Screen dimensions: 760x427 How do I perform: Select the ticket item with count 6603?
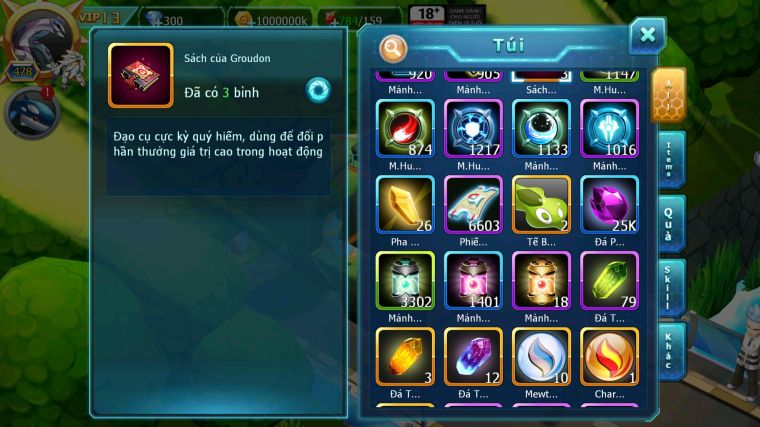(x=473, y=205)
